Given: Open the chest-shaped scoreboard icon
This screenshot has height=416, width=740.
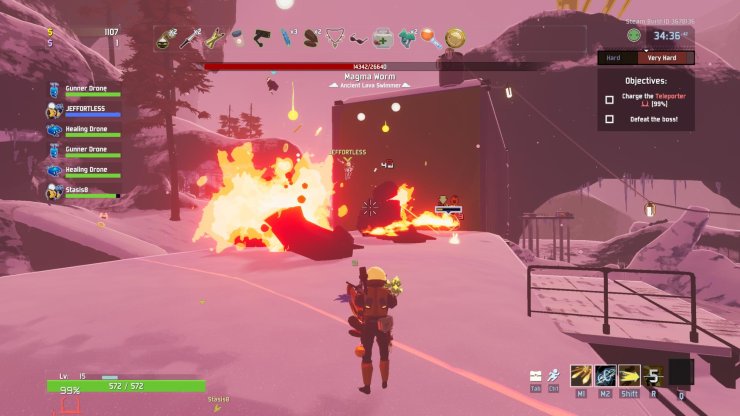Looking at the screenshot, I should [x=537, y=376].
